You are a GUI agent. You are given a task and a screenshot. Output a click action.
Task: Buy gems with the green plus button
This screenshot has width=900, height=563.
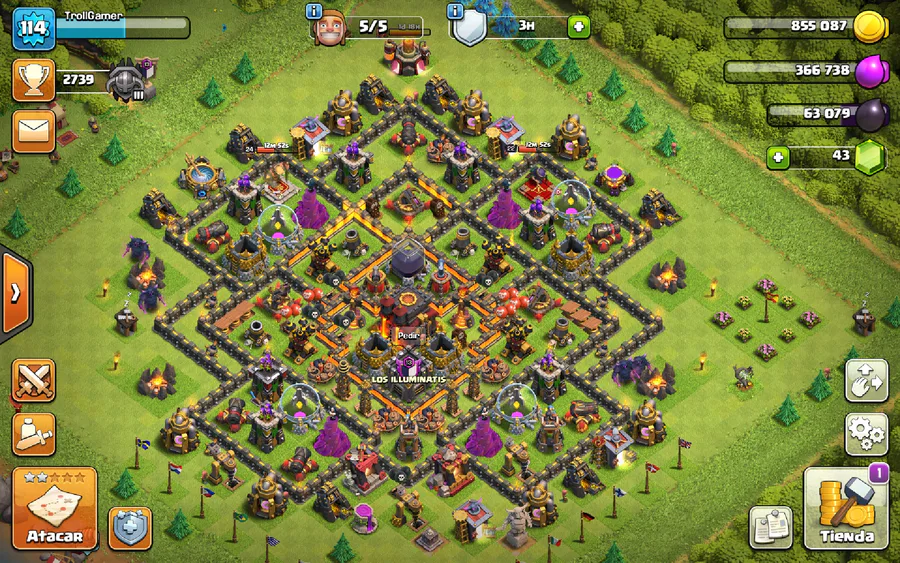tap(778, 157)
